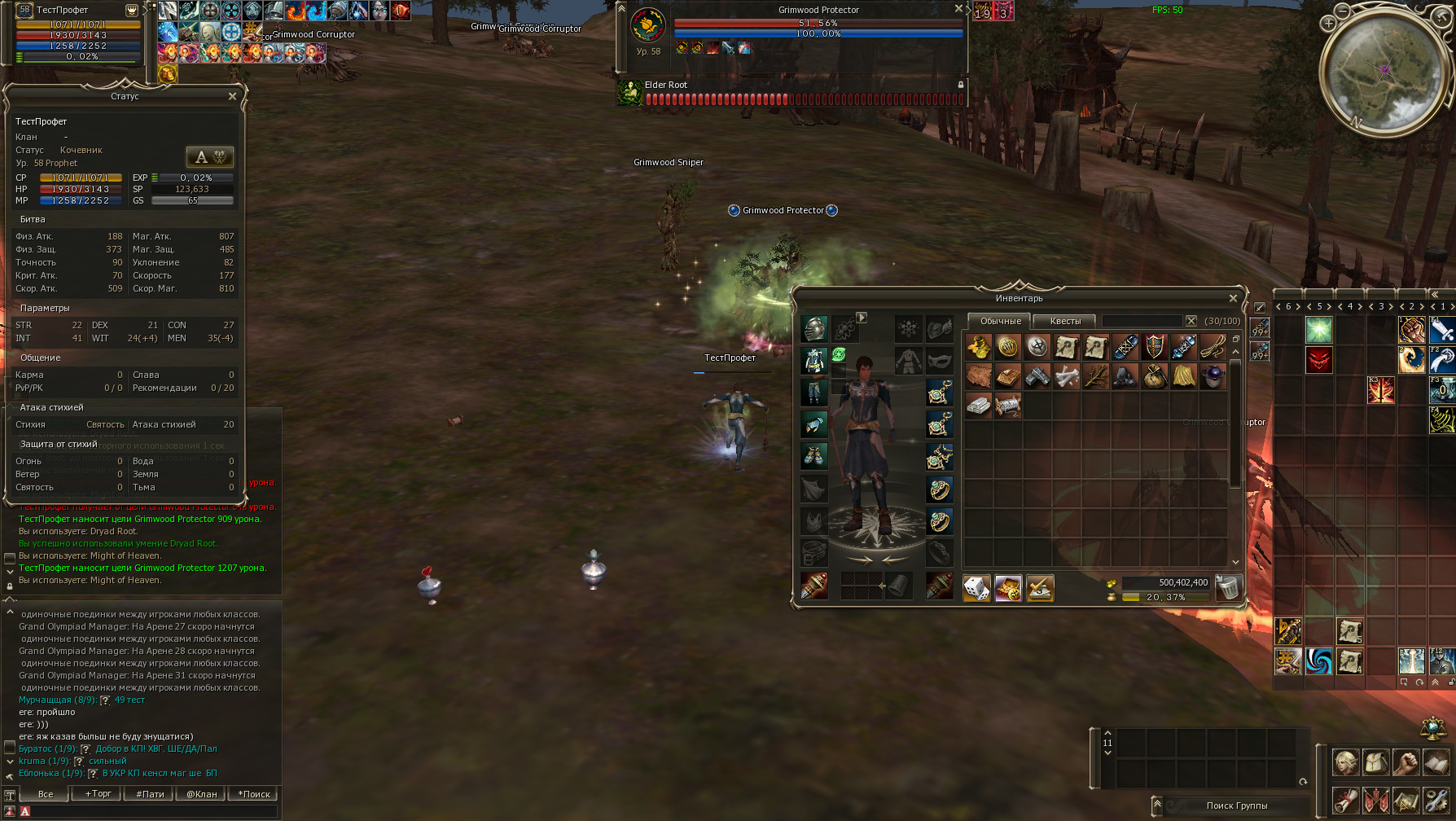Open the +Торг chat tab

pos(98,794)
